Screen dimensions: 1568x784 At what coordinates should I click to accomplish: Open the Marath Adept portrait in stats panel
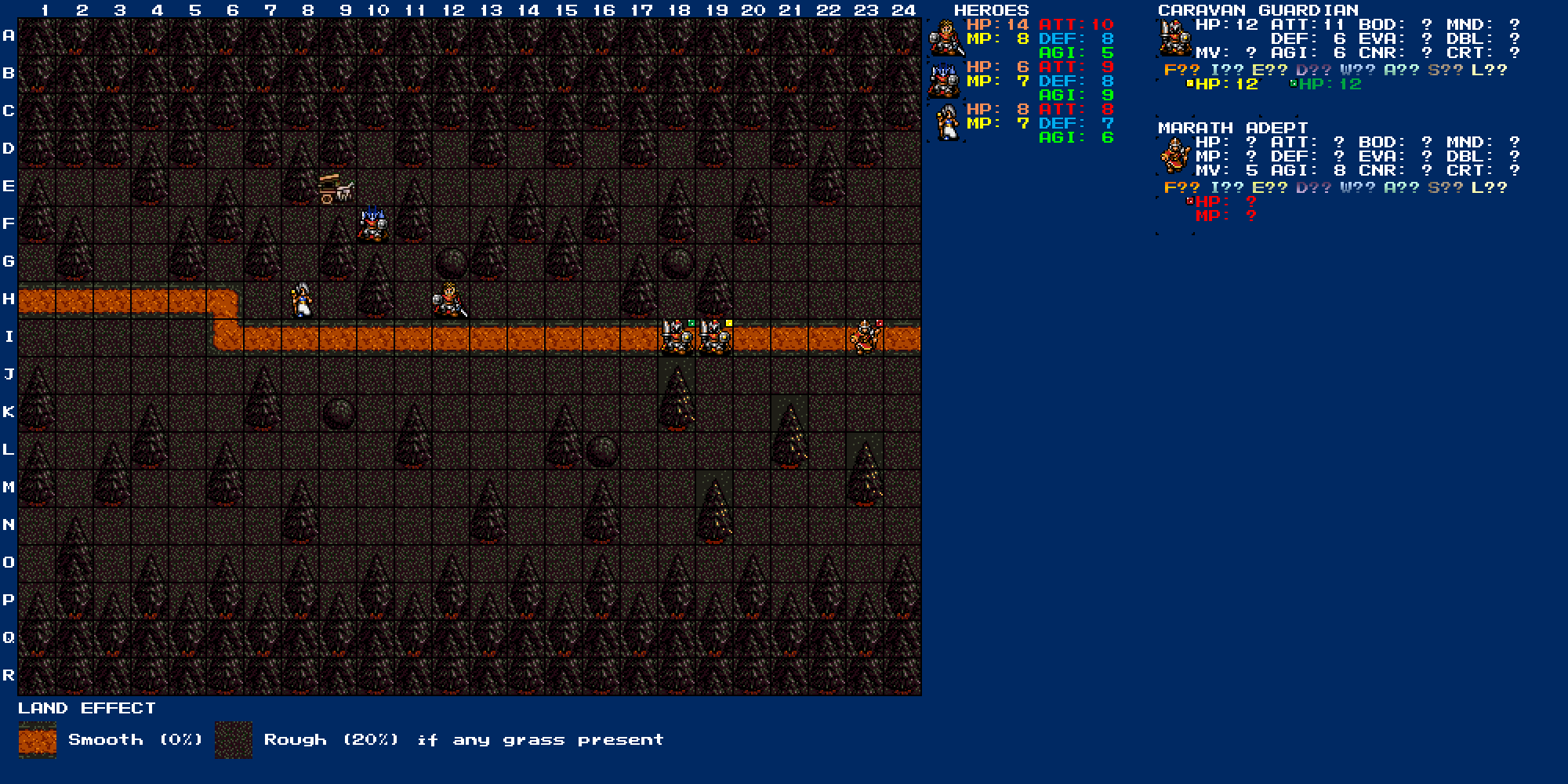(x=1174, y=156)
